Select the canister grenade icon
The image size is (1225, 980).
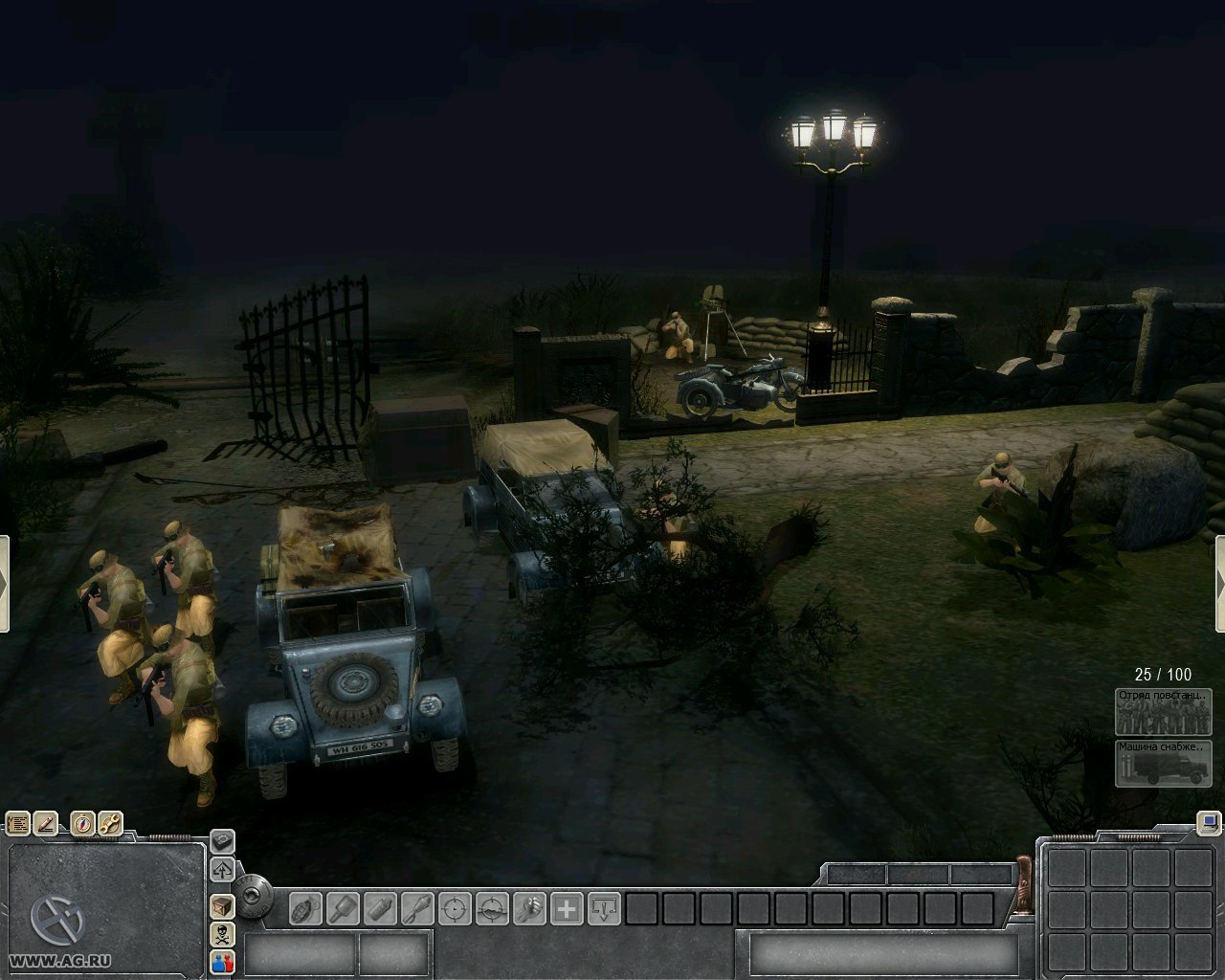(x=380, y=907)
